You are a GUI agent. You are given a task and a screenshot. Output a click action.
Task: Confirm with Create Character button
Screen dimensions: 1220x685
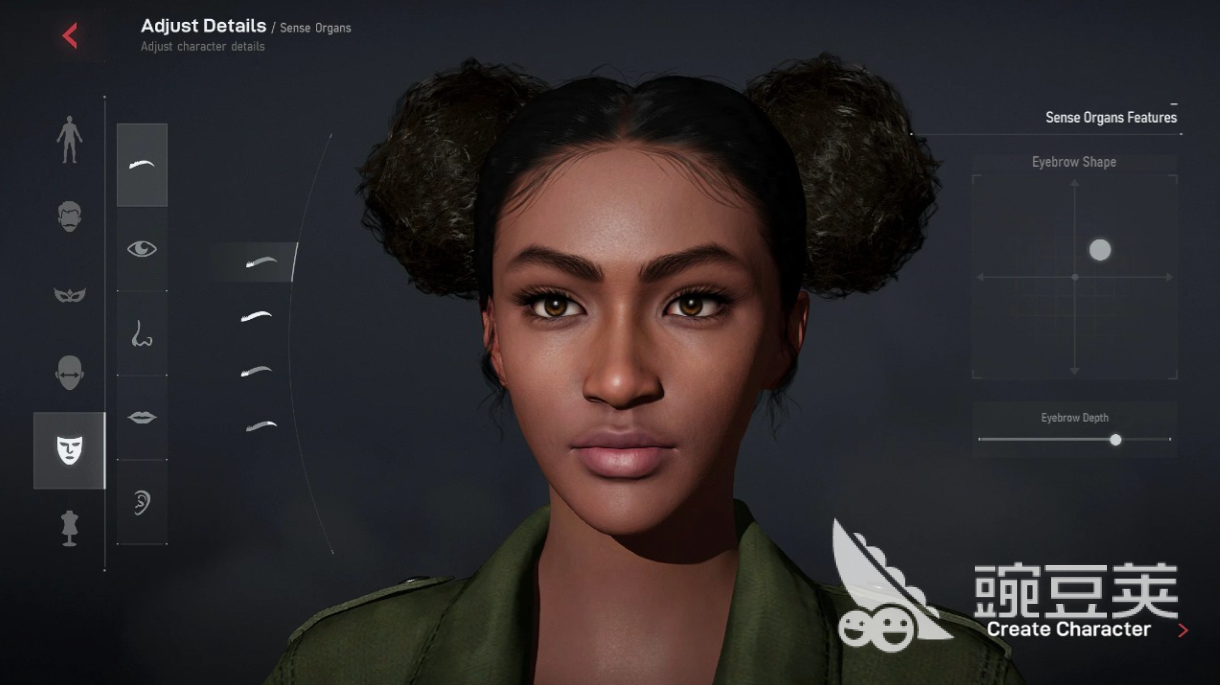pyautogui.click(x=1069, y=629)
